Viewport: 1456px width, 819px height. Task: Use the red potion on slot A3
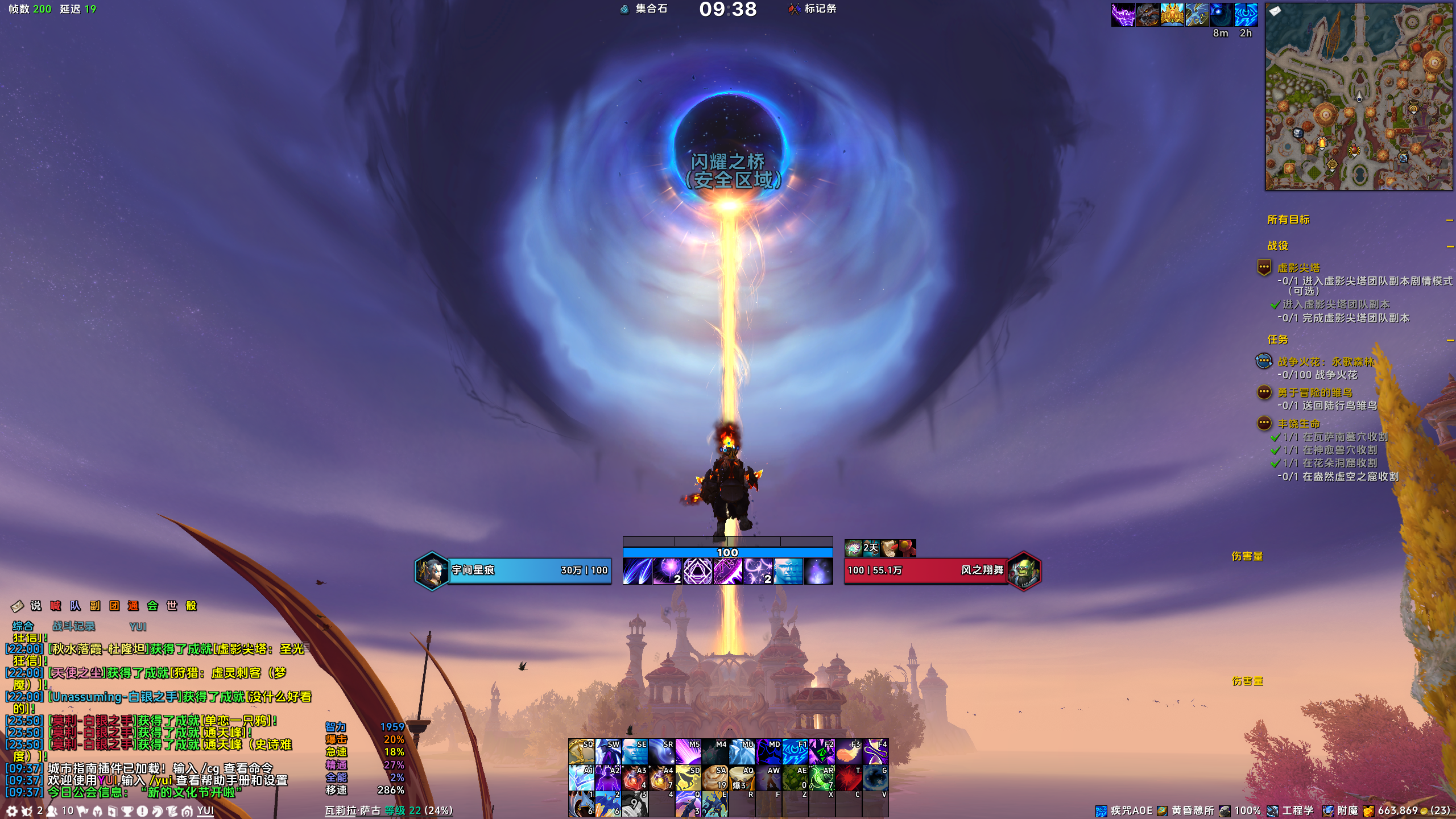(x=635, y=778)
